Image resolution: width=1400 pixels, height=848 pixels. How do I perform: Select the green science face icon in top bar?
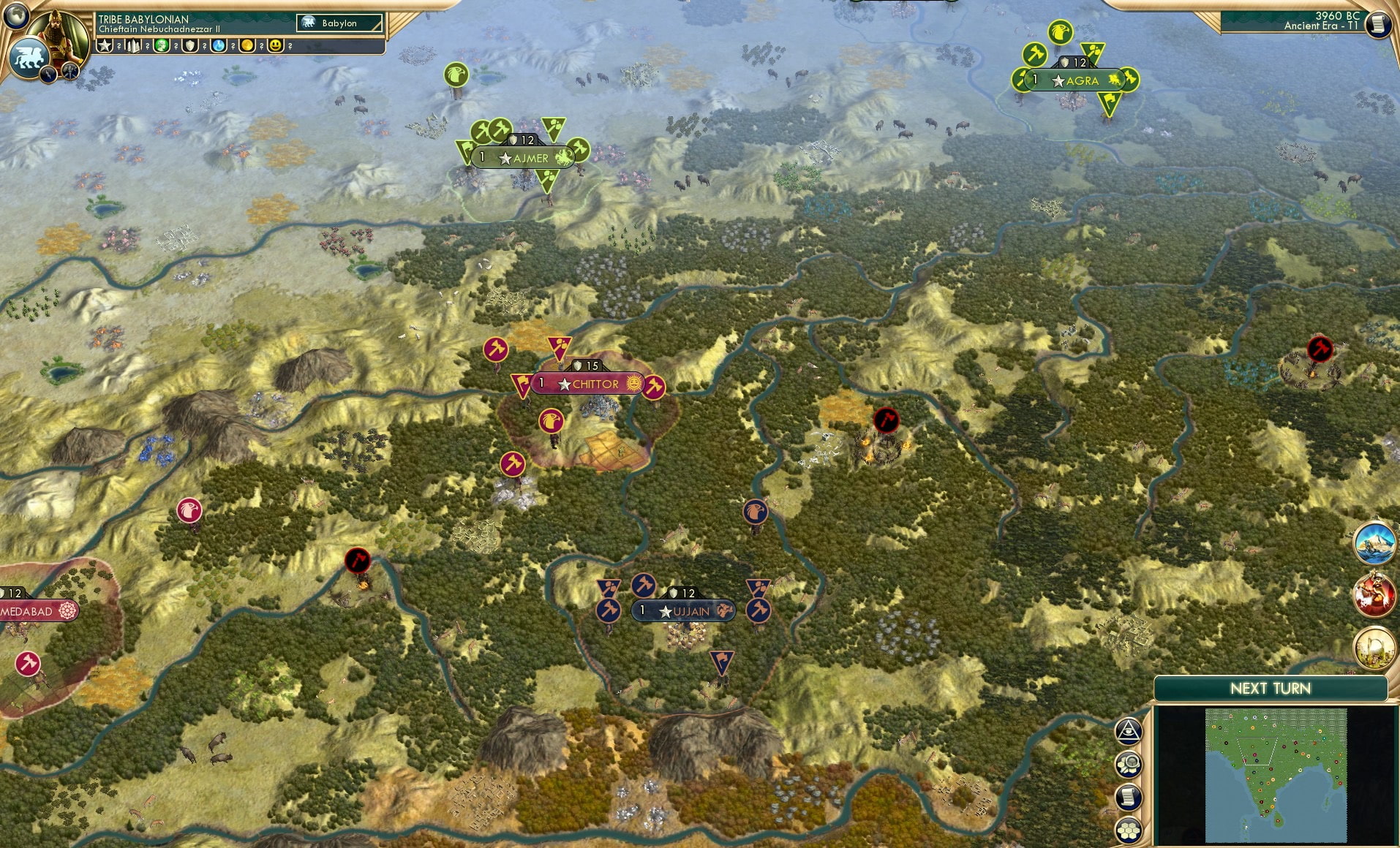pyautogui.click(x=162, y=45)
